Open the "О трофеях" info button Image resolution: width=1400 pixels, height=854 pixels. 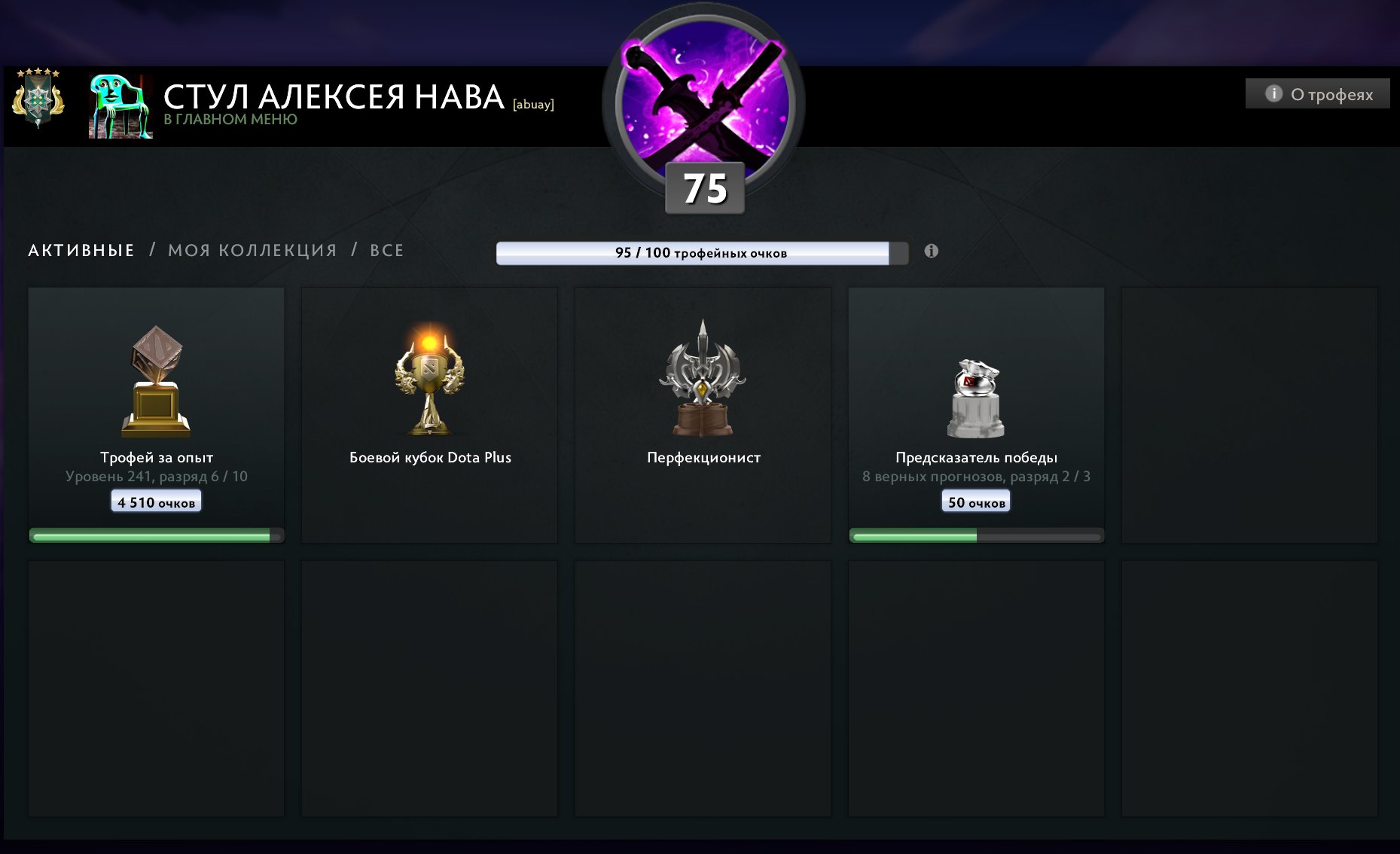(1317, 94)
